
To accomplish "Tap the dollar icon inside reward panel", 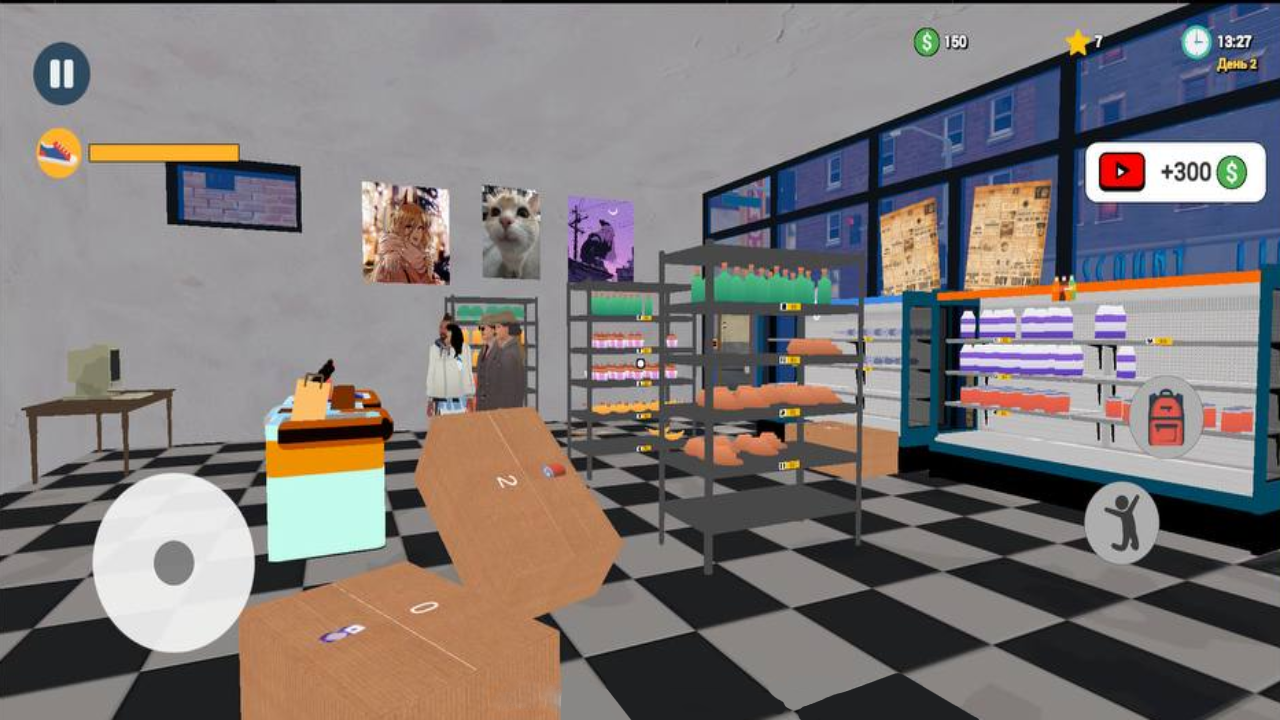I will pyautogui.click(x=1228, y=171).
